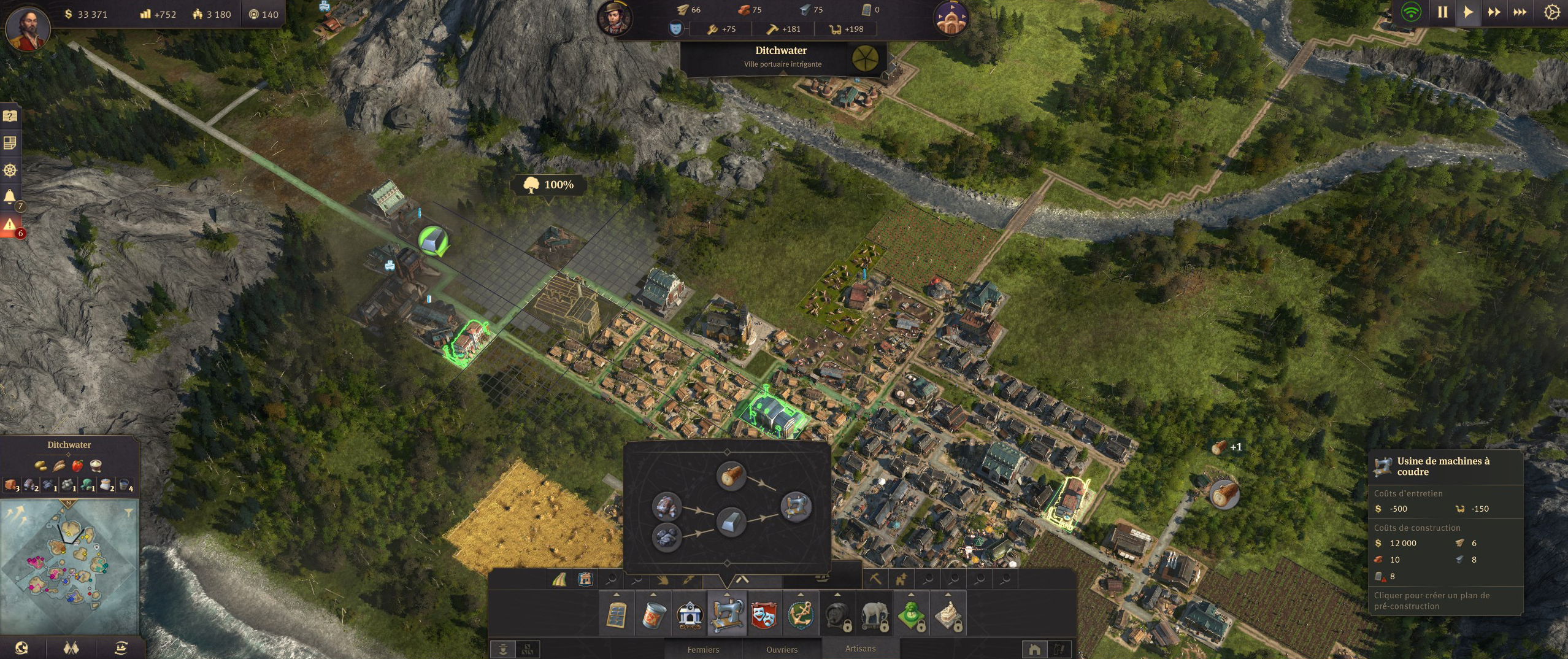
Task: Choose the sewing machine factory building
Action: (727, 614)
